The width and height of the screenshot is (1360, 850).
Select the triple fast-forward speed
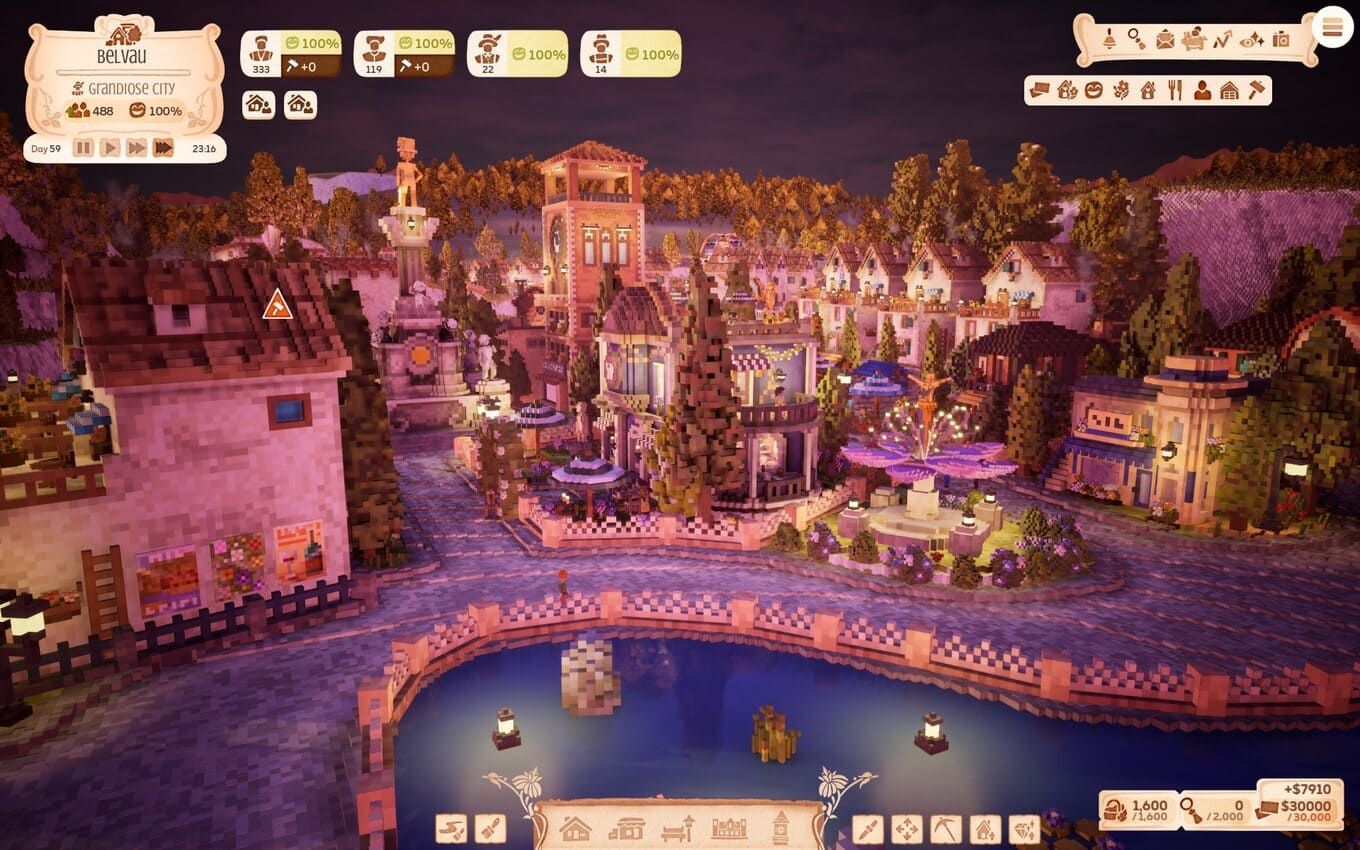(163, 148)
